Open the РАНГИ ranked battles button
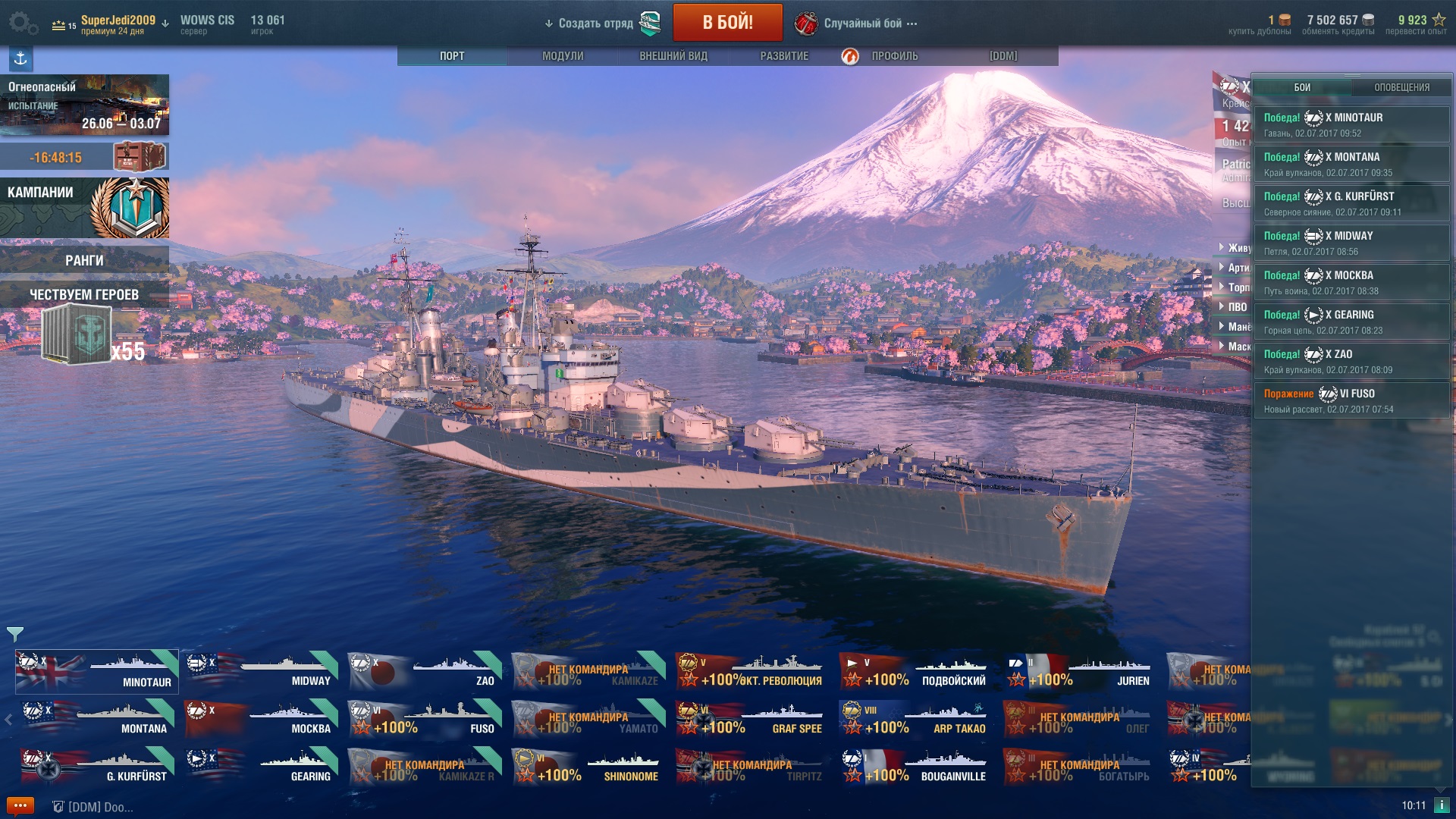 84,260
